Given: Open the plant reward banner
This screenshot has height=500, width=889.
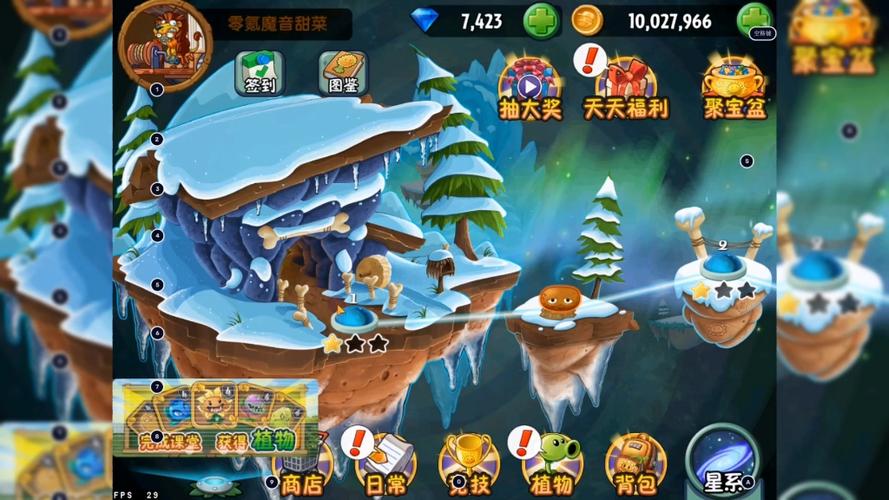Looking at the screenshot, I should (x=215, y=417).
